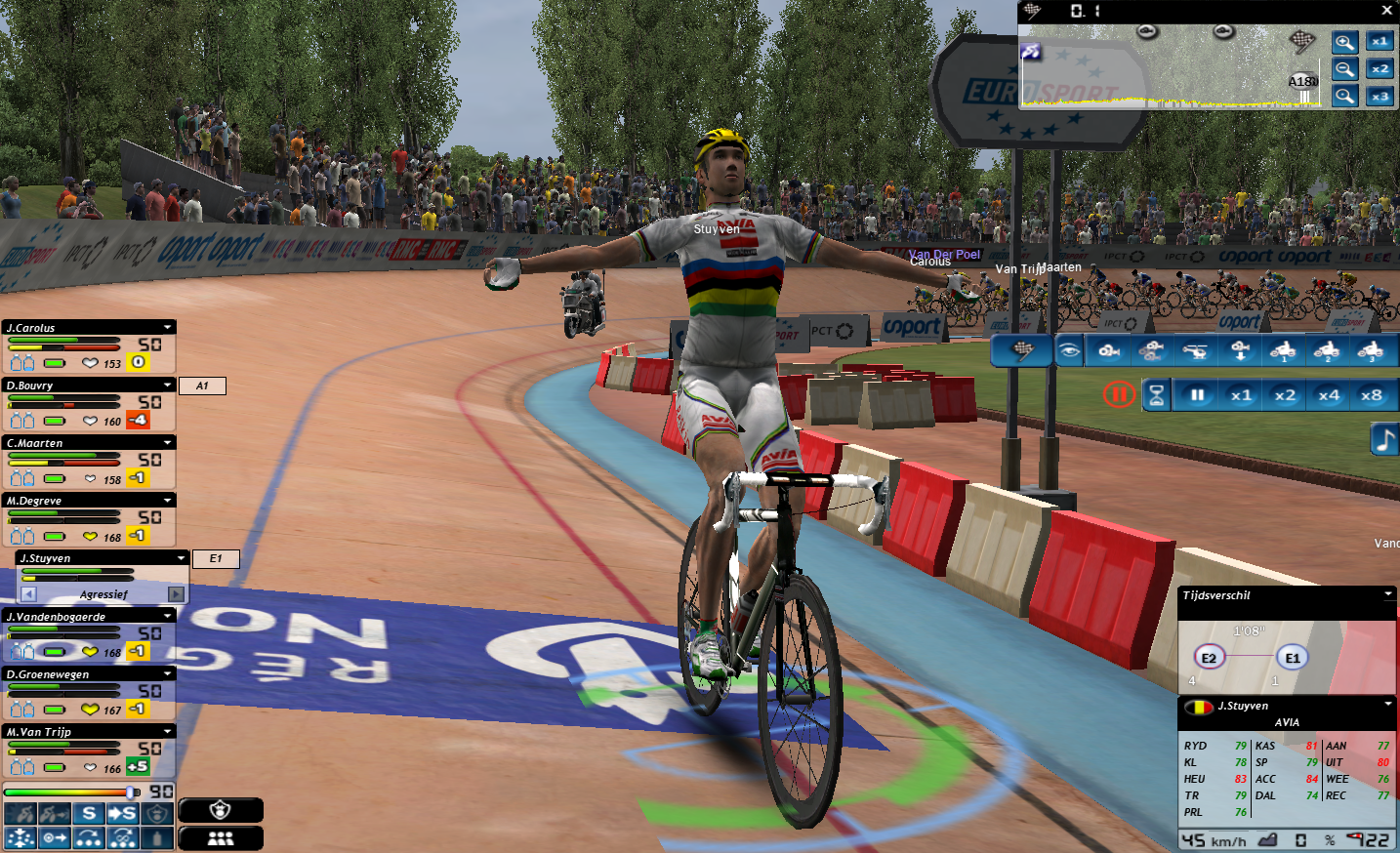1400x853 pixels.
Task: Adjust the rider effort slider handle
Action: [132, 792]
